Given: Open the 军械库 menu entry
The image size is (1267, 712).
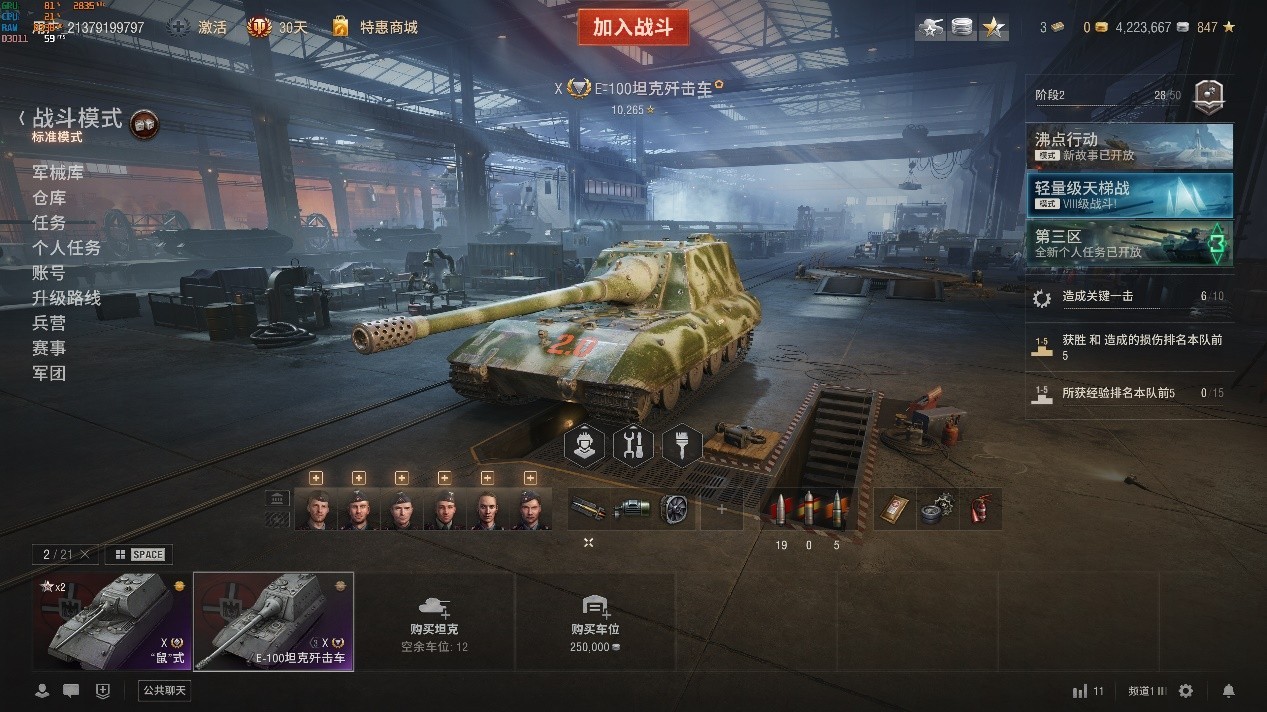Looking at the screenshot, I should (58, 172).
